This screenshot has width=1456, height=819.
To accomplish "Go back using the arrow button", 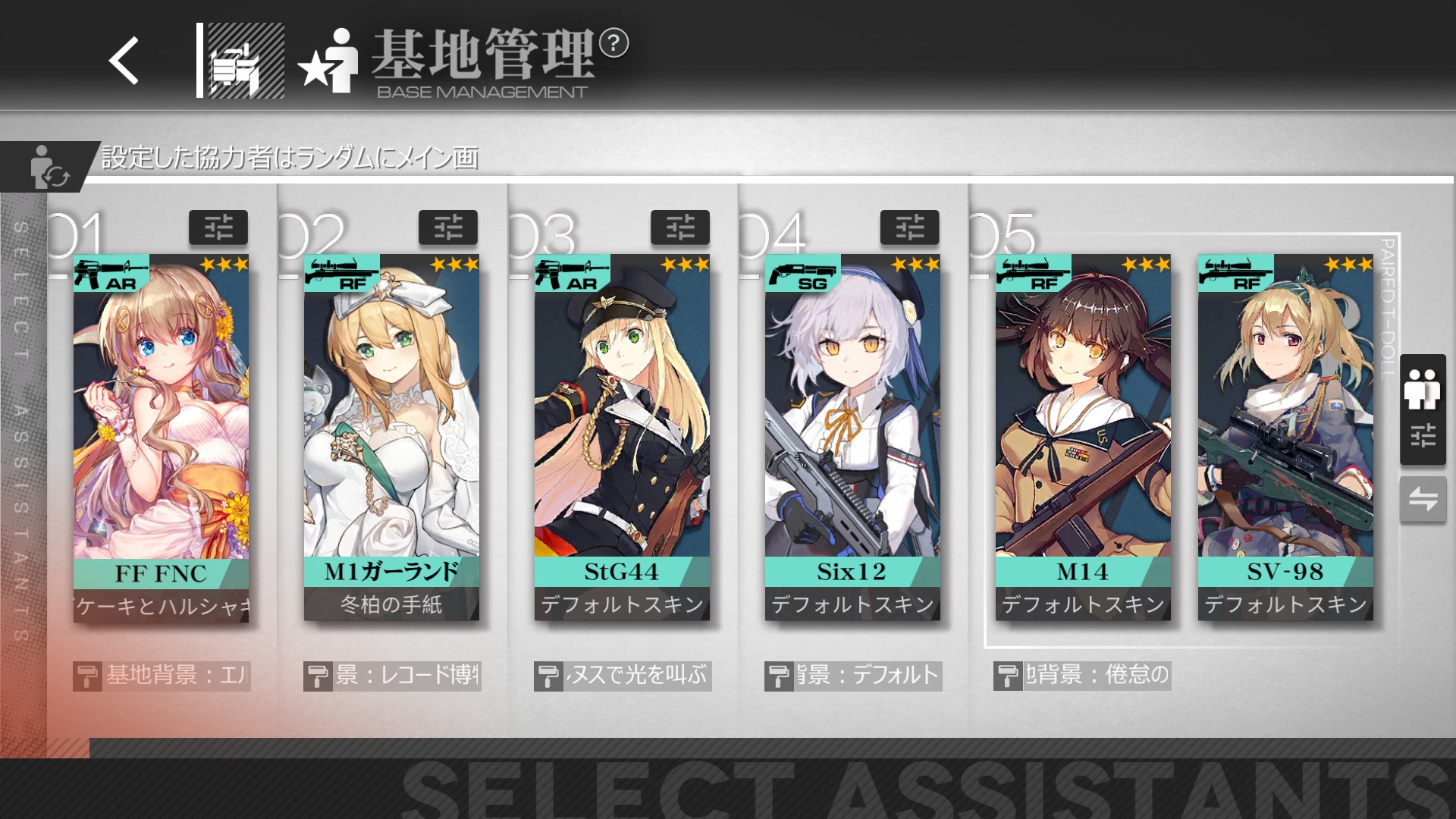I will [124, 61].
